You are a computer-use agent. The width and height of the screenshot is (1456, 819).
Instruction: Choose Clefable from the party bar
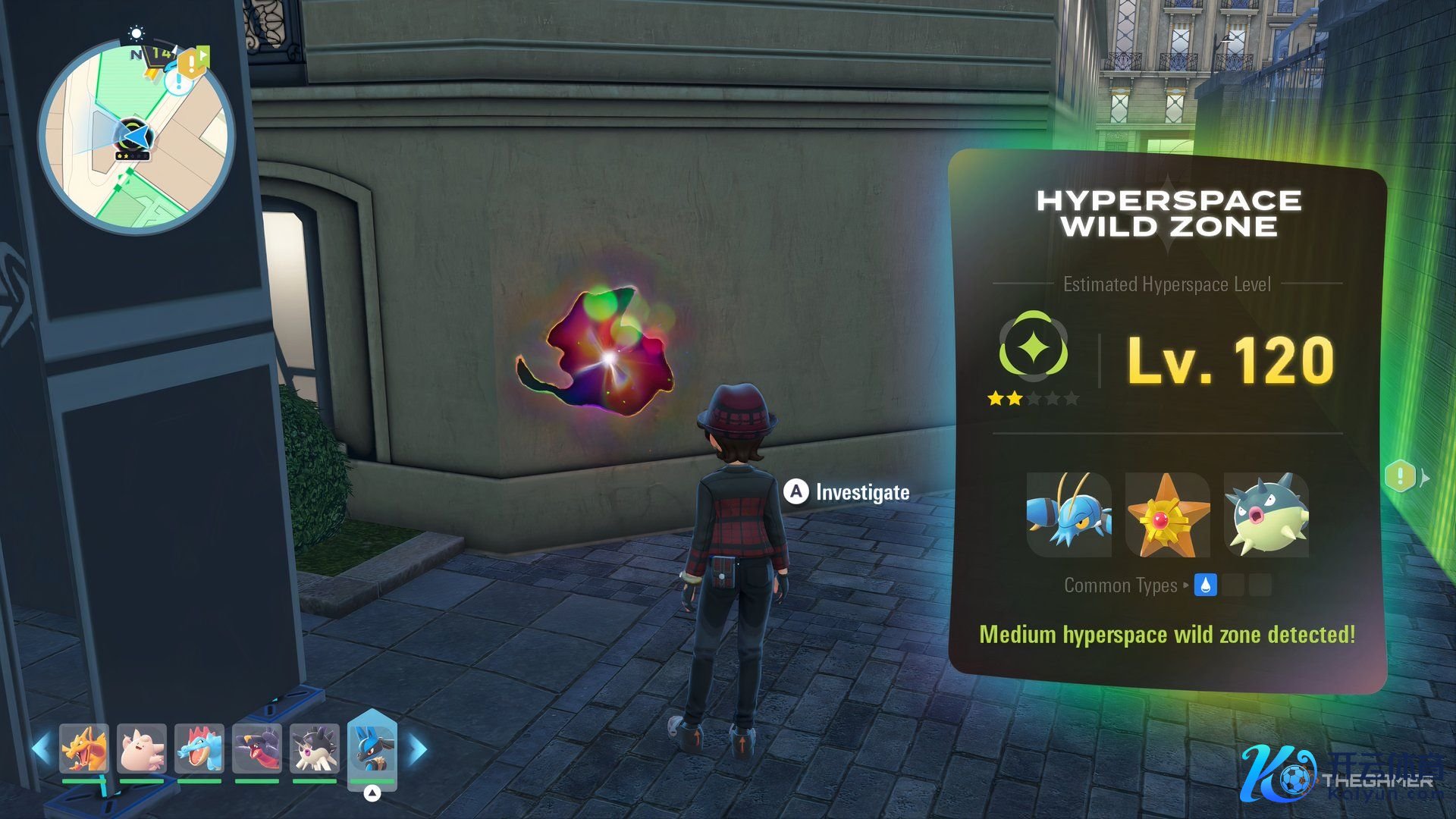click(142, 748)
